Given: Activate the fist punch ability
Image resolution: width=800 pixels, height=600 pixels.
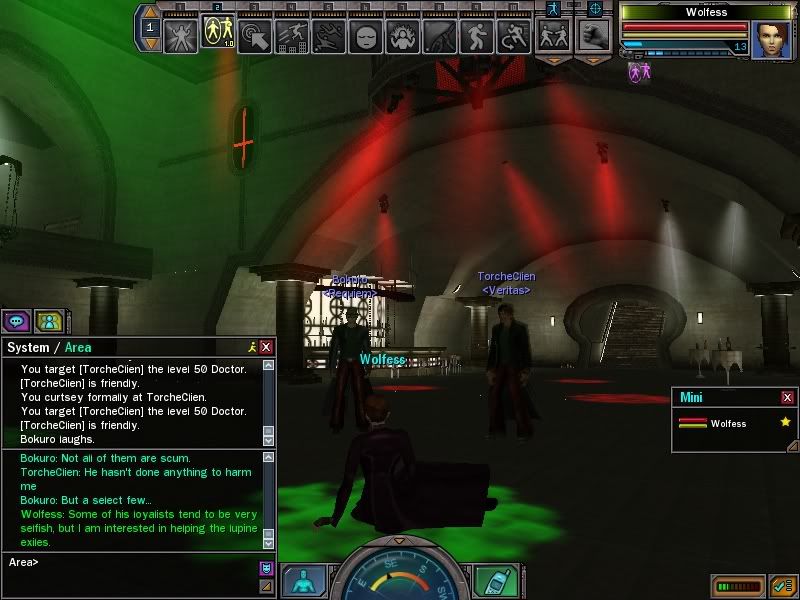Looking at the screenshot, I should [x=594, y=36].
